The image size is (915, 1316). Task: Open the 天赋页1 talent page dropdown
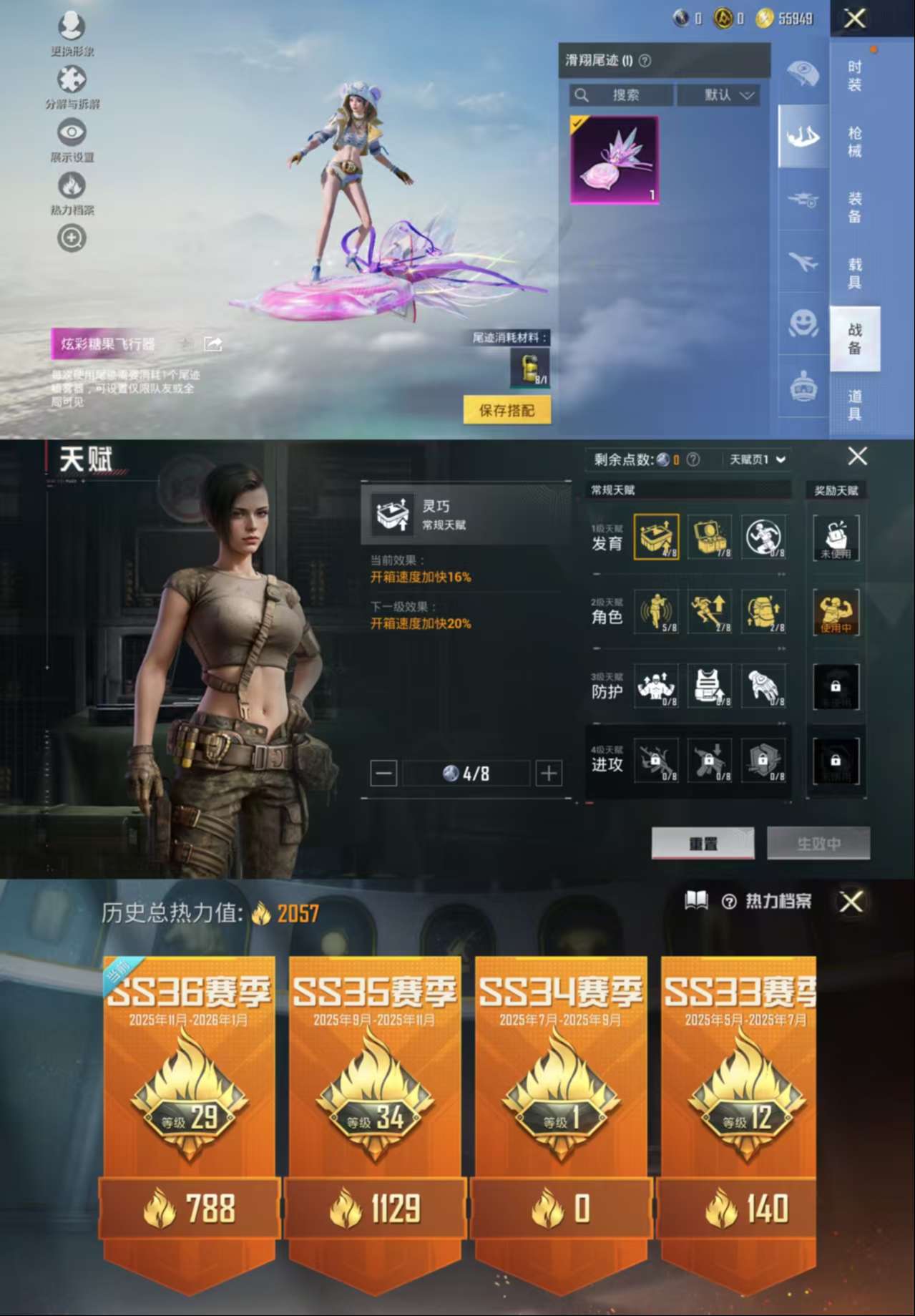[x=757, y=459]
